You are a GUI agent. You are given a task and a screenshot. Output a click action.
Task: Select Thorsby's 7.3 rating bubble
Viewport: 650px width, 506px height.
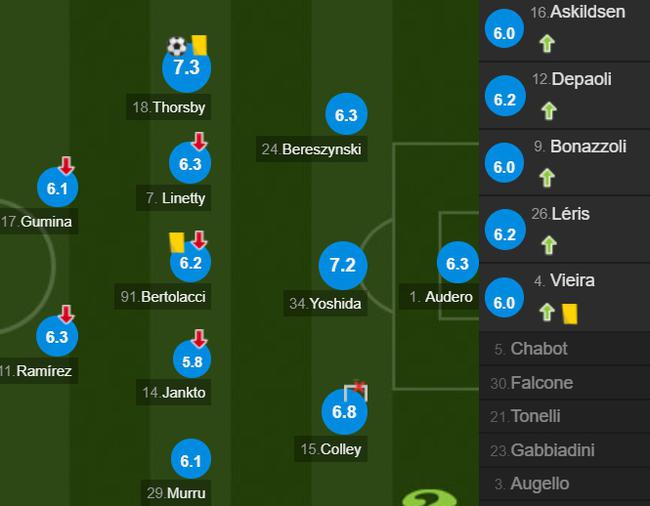[x=186, y=69]
